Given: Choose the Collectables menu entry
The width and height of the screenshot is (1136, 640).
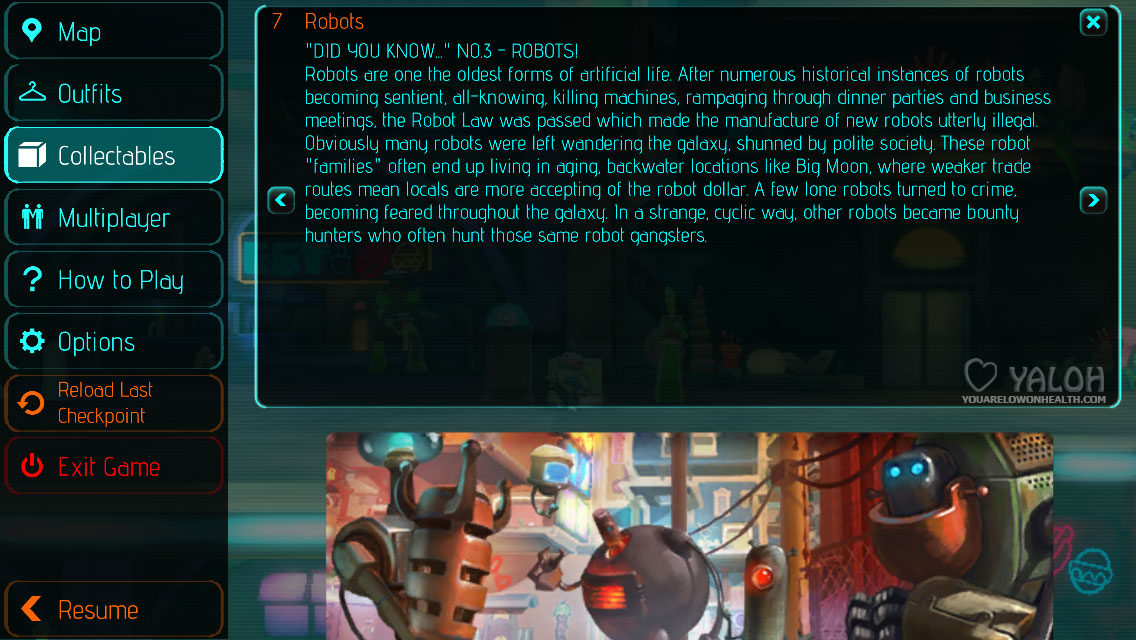Looking at the screenshot, I should point(113,156).
